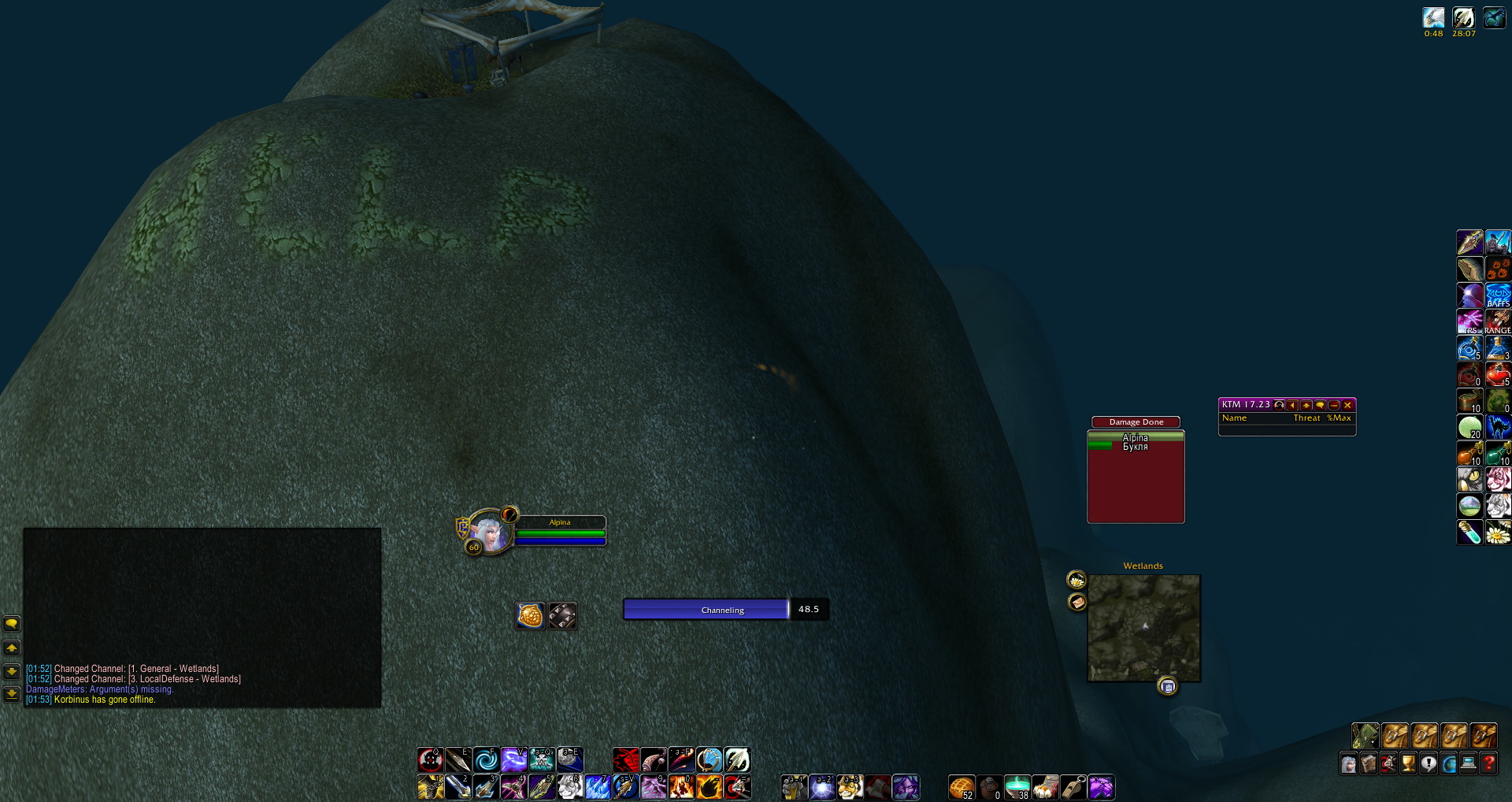The image size is (1512, 802).
Task: Open the red question mark help button
Action: point(1488,763)
